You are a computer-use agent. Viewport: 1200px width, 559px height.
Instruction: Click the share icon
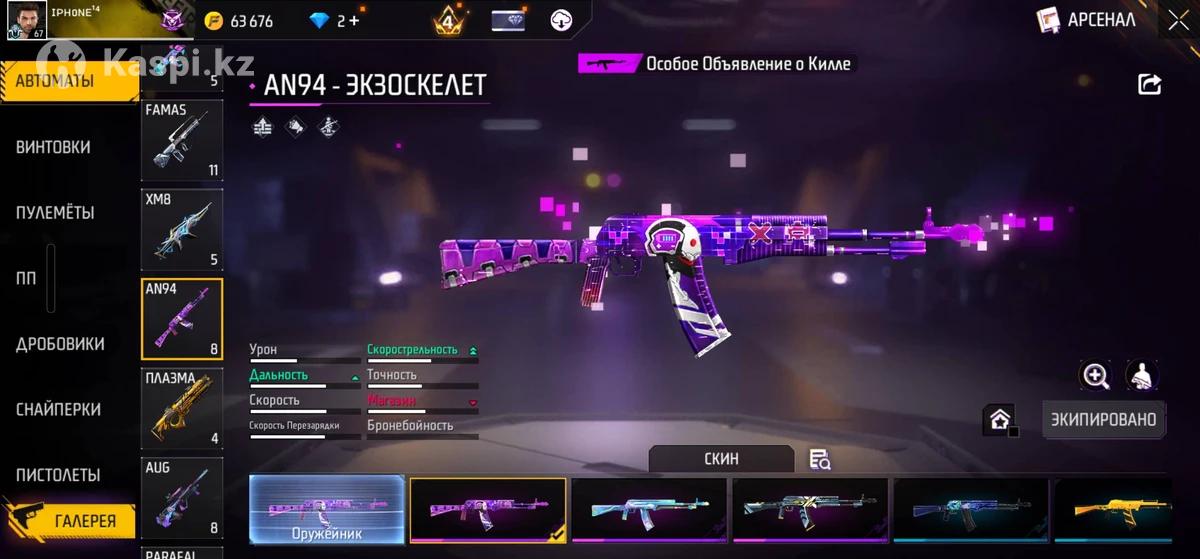(x=1150, y=85)
